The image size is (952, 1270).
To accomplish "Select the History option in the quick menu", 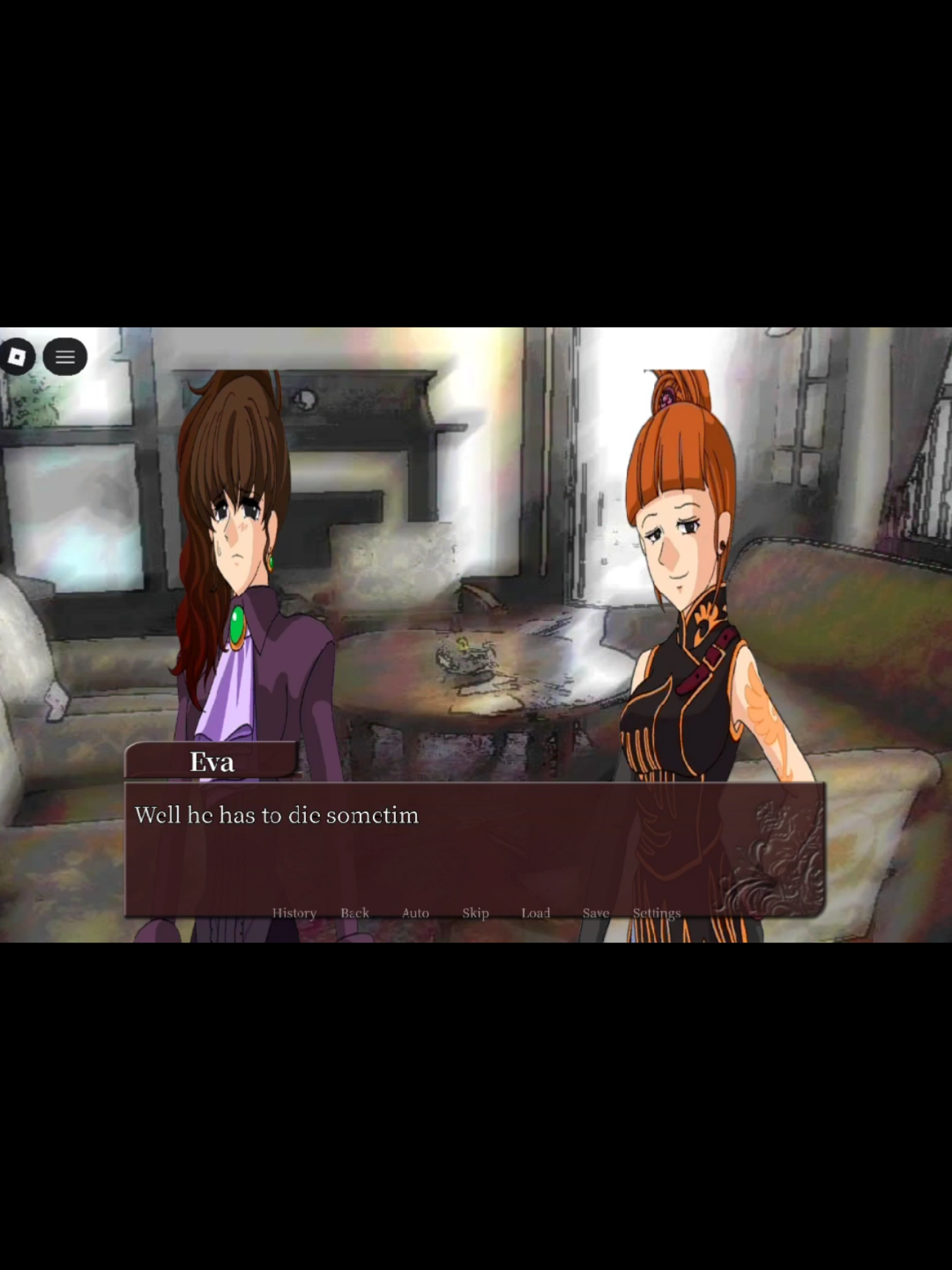I will coord(294,912).
